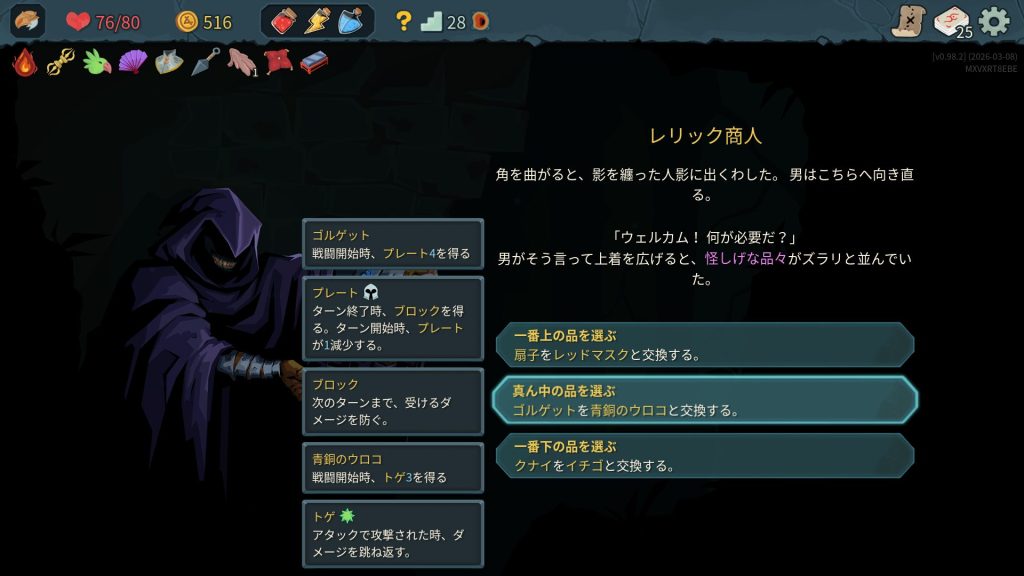Inspect the green parrot relic

[97, 63]
